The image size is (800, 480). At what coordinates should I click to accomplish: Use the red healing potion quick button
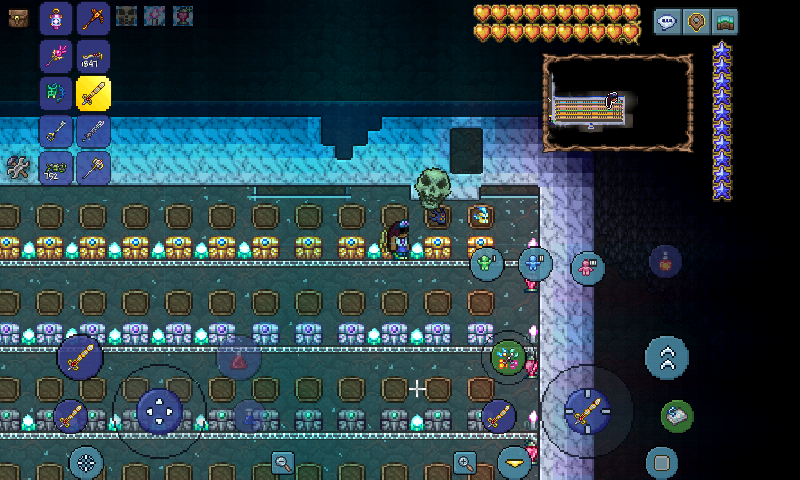pyautogui.click(x=239, y=360)
